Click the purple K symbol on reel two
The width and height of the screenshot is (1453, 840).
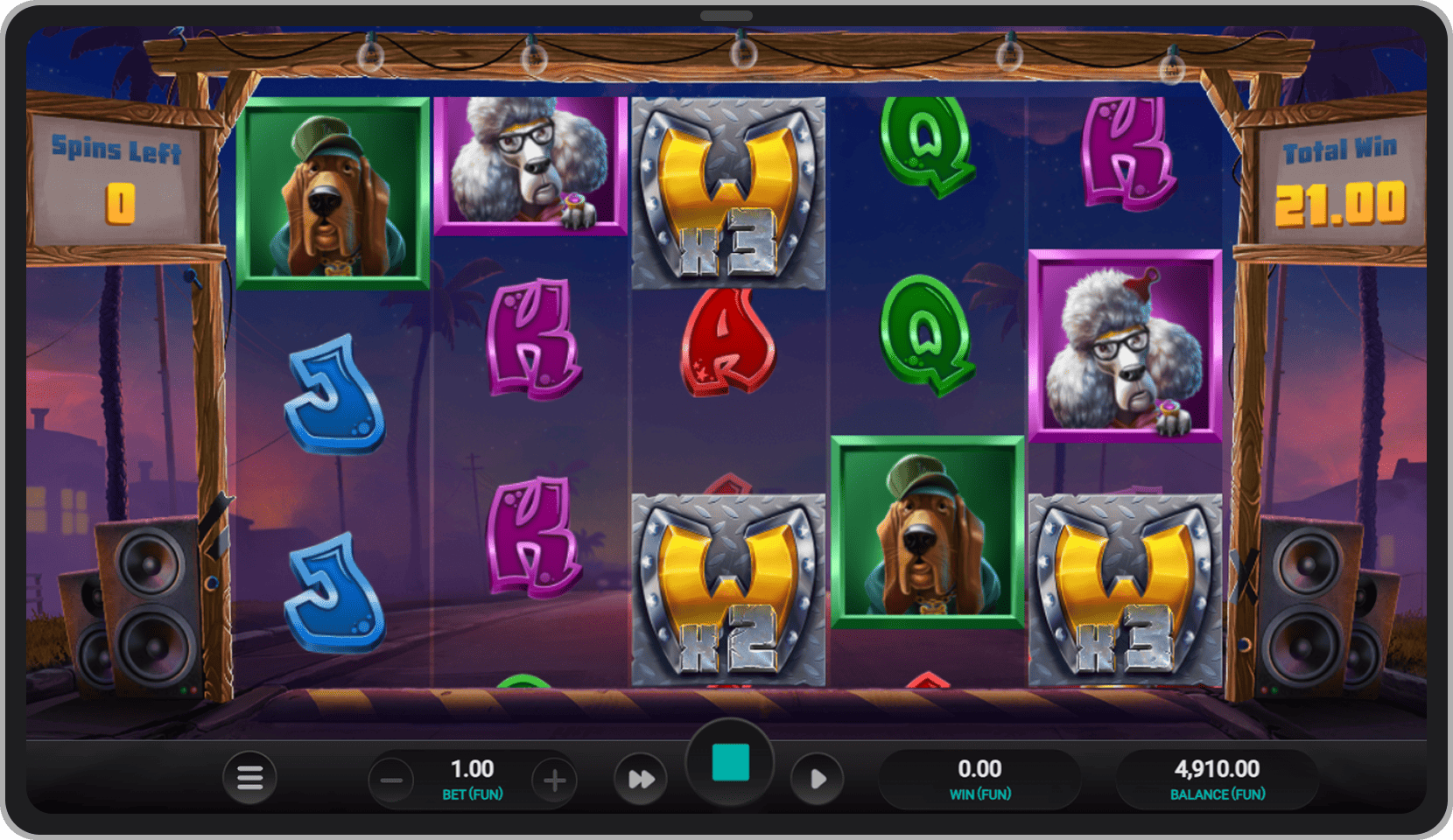[534, 341]
